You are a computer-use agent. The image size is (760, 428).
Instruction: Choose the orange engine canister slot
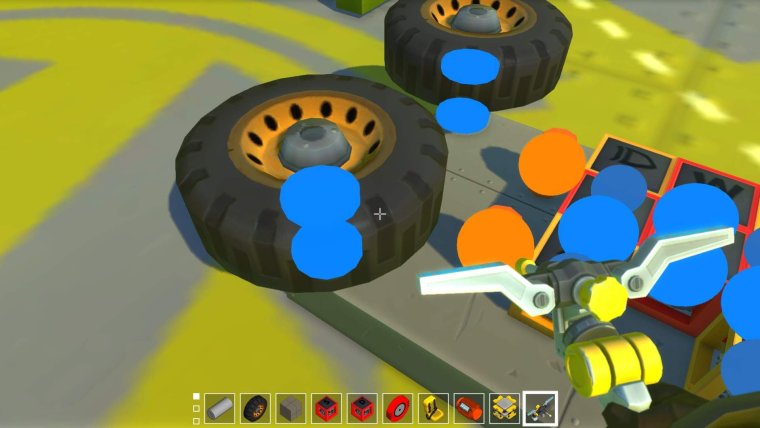coord(467,407)
